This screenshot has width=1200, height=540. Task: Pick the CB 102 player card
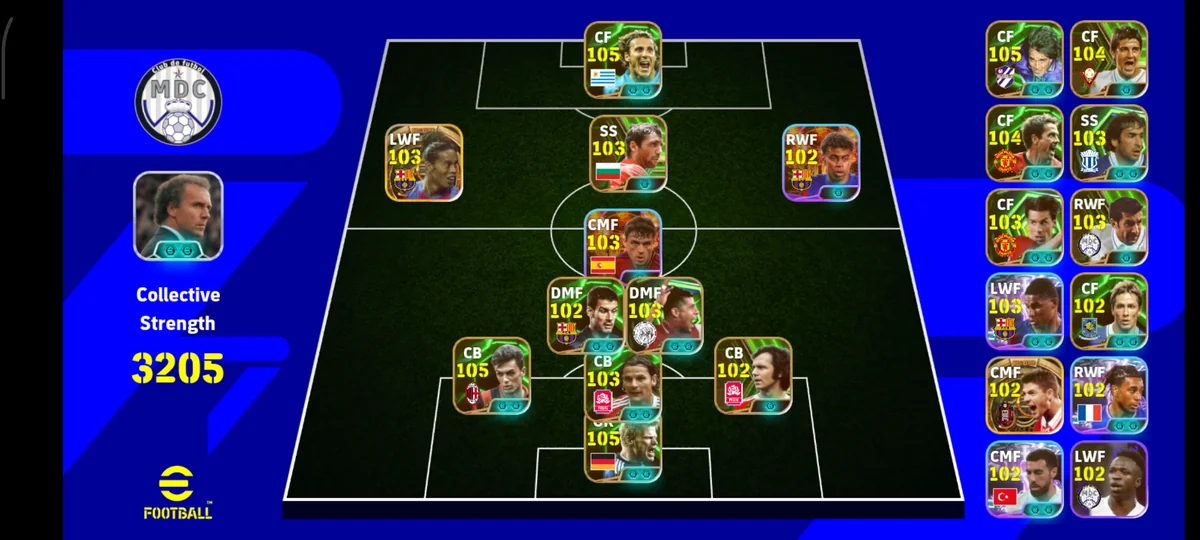(753, 376)
